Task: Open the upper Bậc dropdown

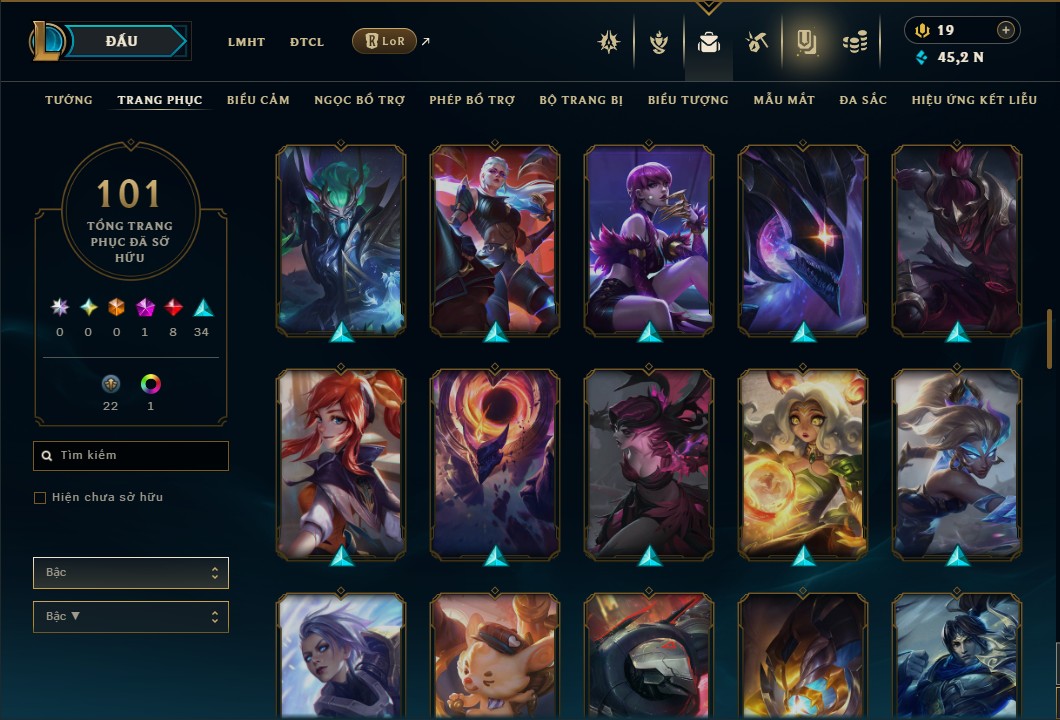Action: [x=131, y=573]
